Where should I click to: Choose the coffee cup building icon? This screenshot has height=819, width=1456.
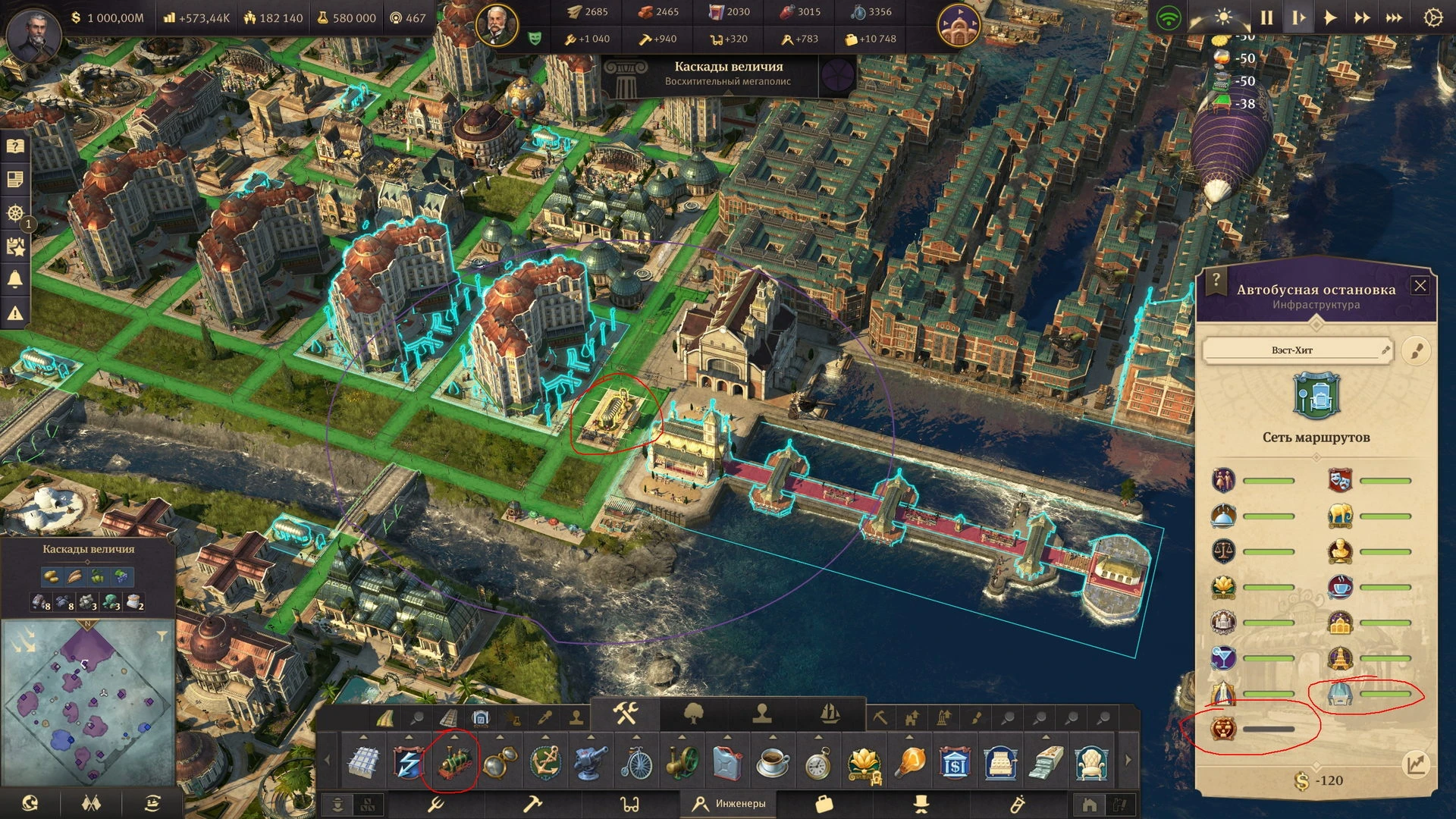click(773, 763)
